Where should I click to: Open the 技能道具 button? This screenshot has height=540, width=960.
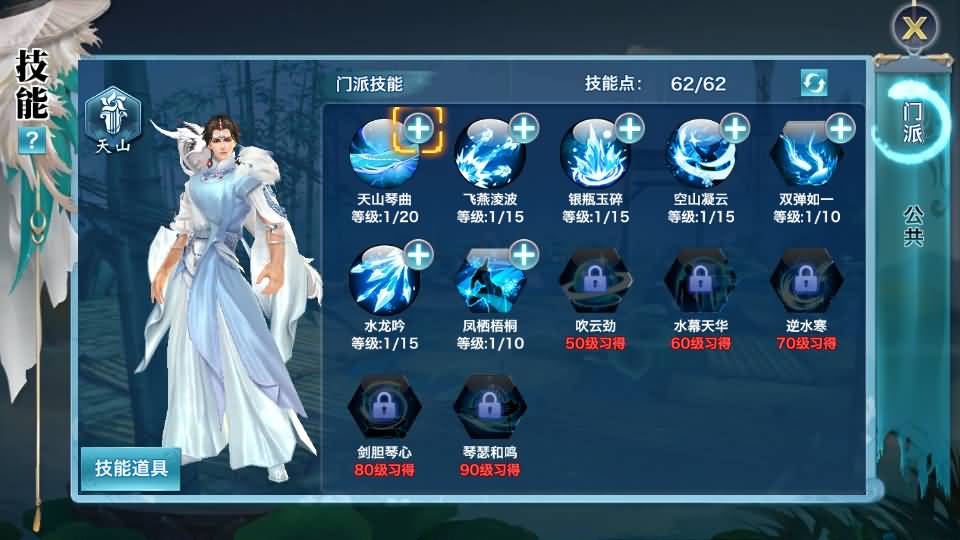tap(131, 468)
